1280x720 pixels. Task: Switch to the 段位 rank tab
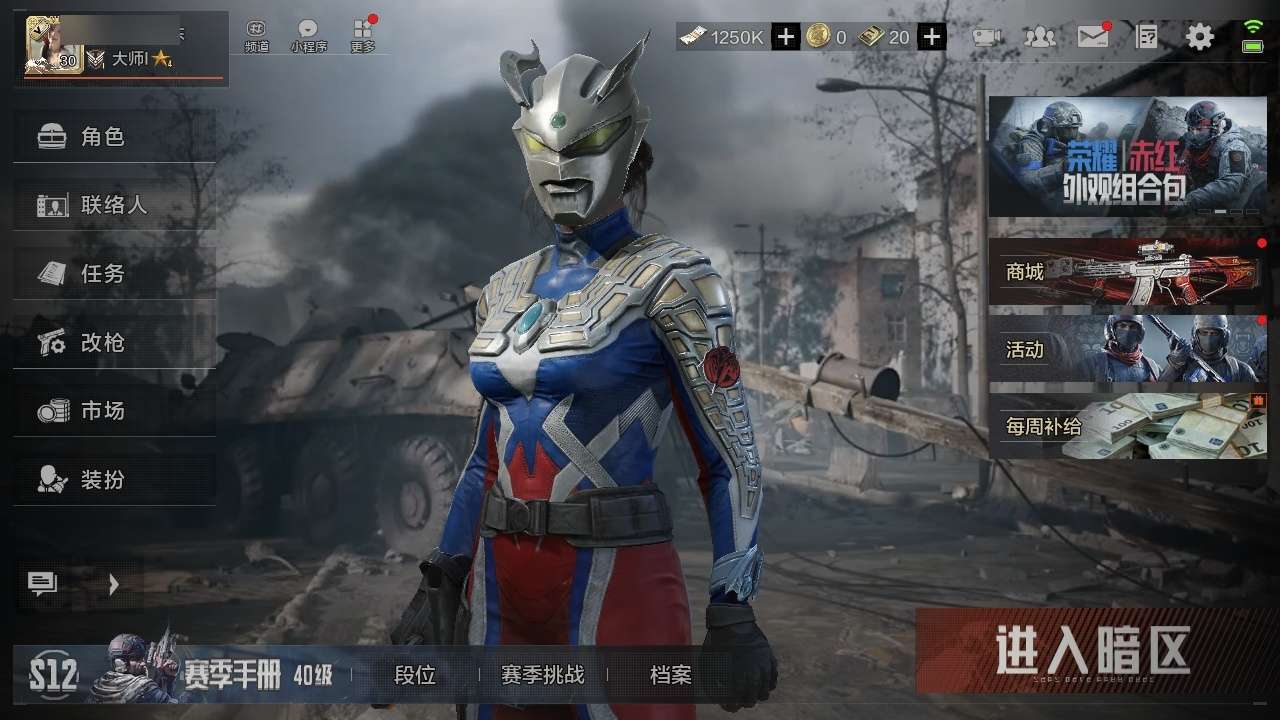pyautogui.click(x=415, y=675)
